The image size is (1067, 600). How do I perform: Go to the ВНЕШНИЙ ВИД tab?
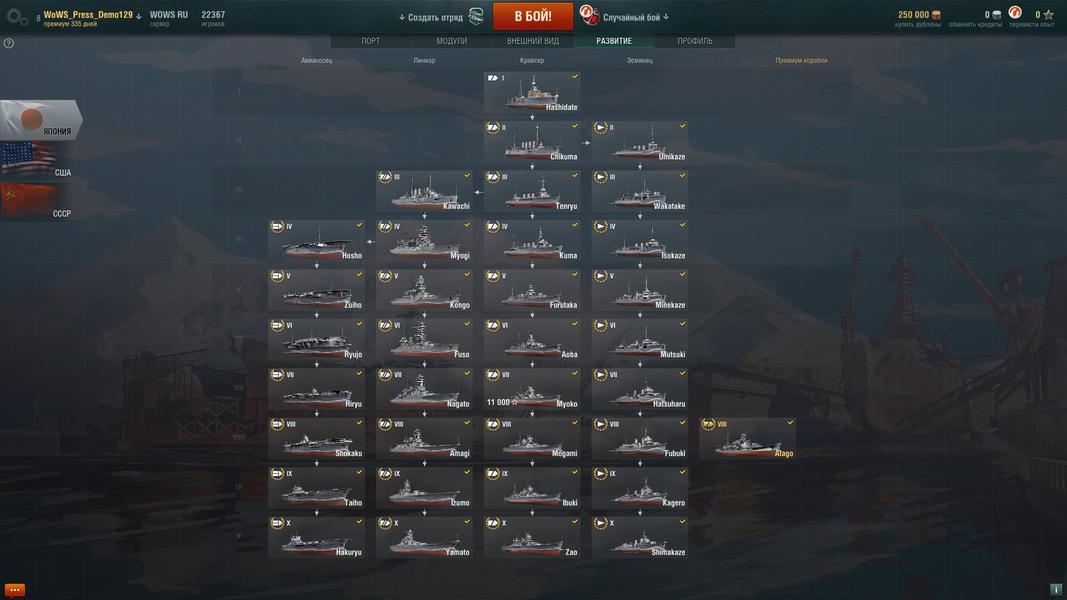point(532,41)
